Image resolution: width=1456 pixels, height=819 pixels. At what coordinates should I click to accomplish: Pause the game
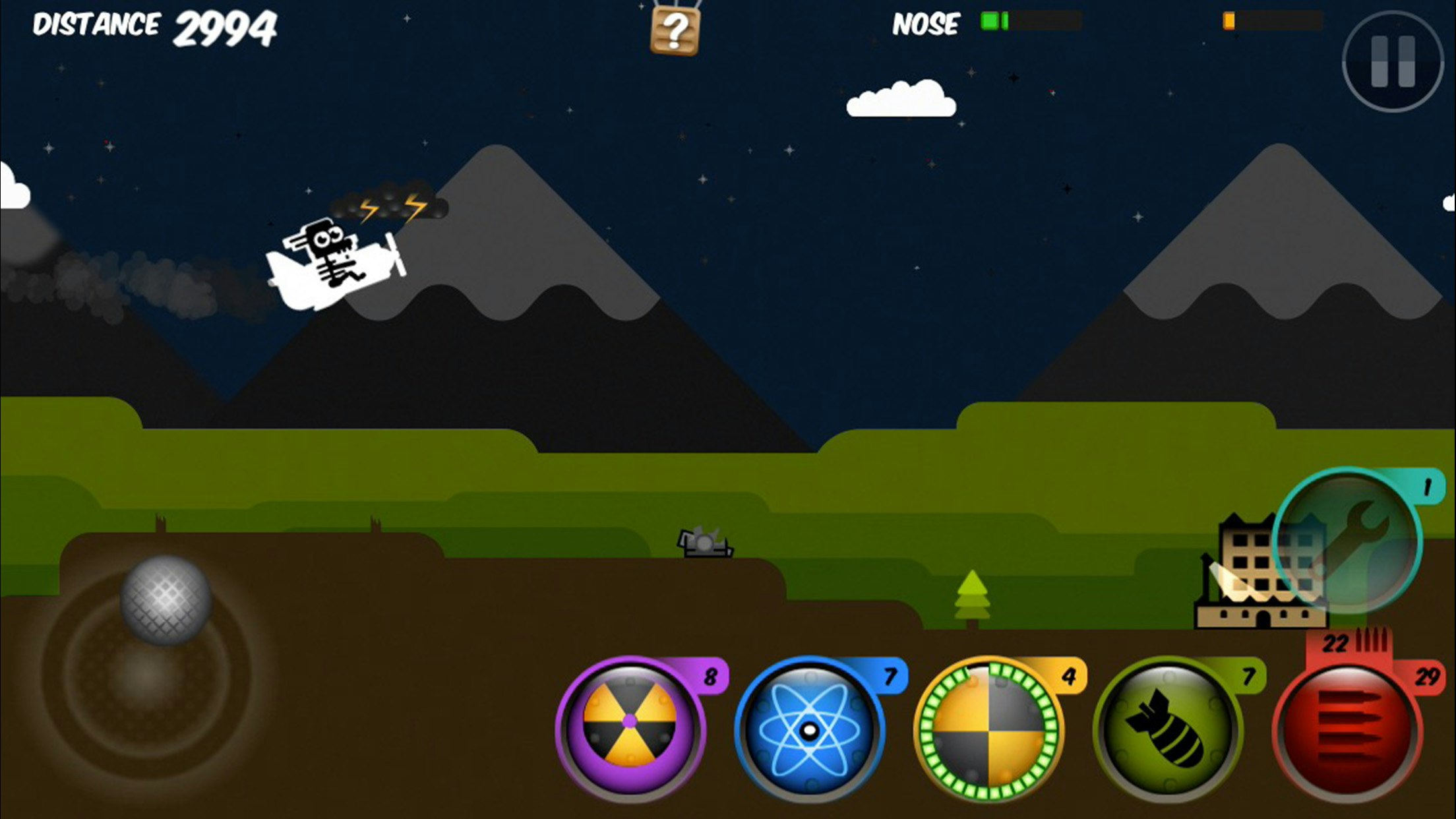[1392, 61]
